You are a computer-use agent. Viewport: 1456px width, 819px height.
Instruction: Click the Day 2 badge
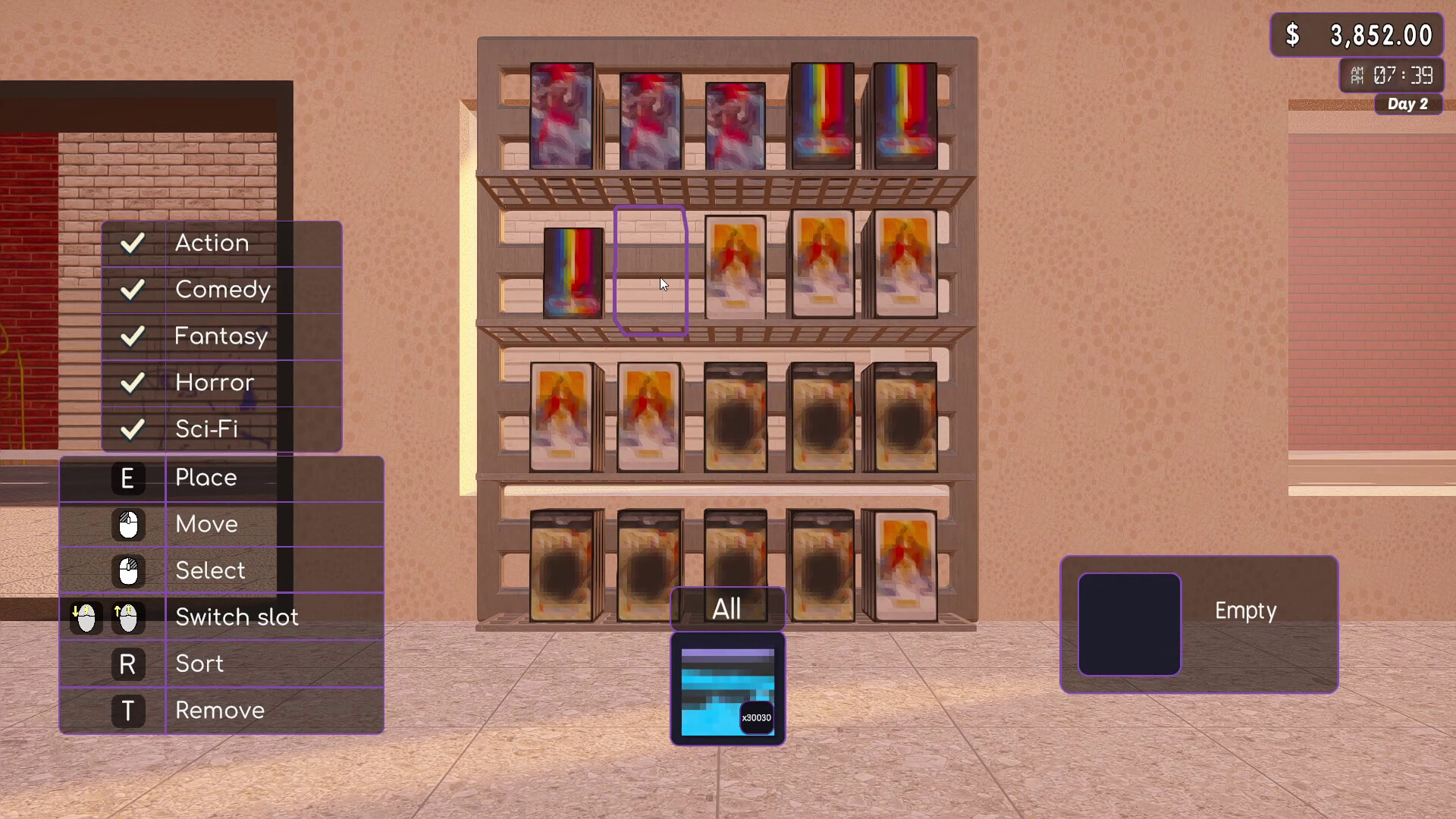click(x=1407, y=105)
